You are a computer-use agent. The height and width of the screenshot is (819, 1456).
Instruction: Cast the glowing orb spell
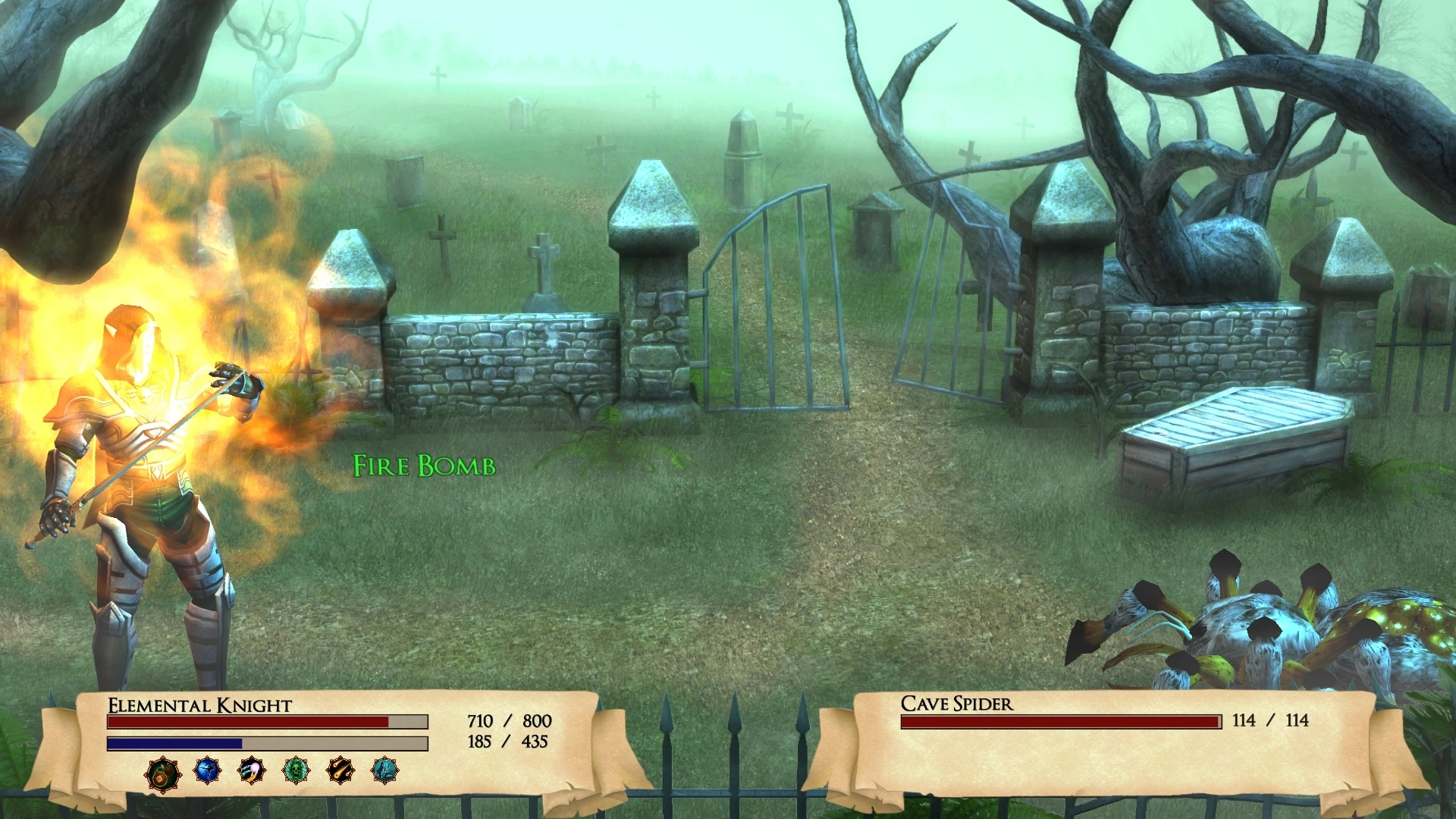pyautogui.click(x=251, y=771)
